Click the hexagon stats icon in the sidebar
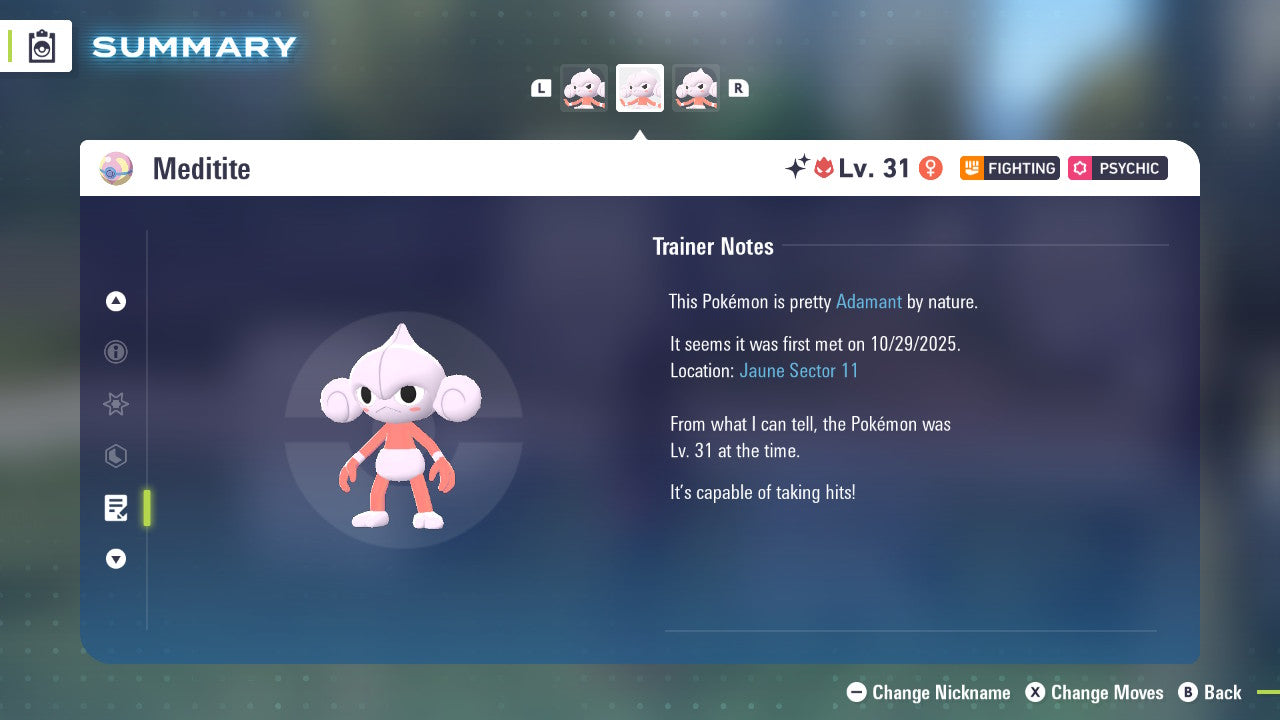Image resolution: width=1280 pixels, height=720 pixels. [x=115, y=456]
